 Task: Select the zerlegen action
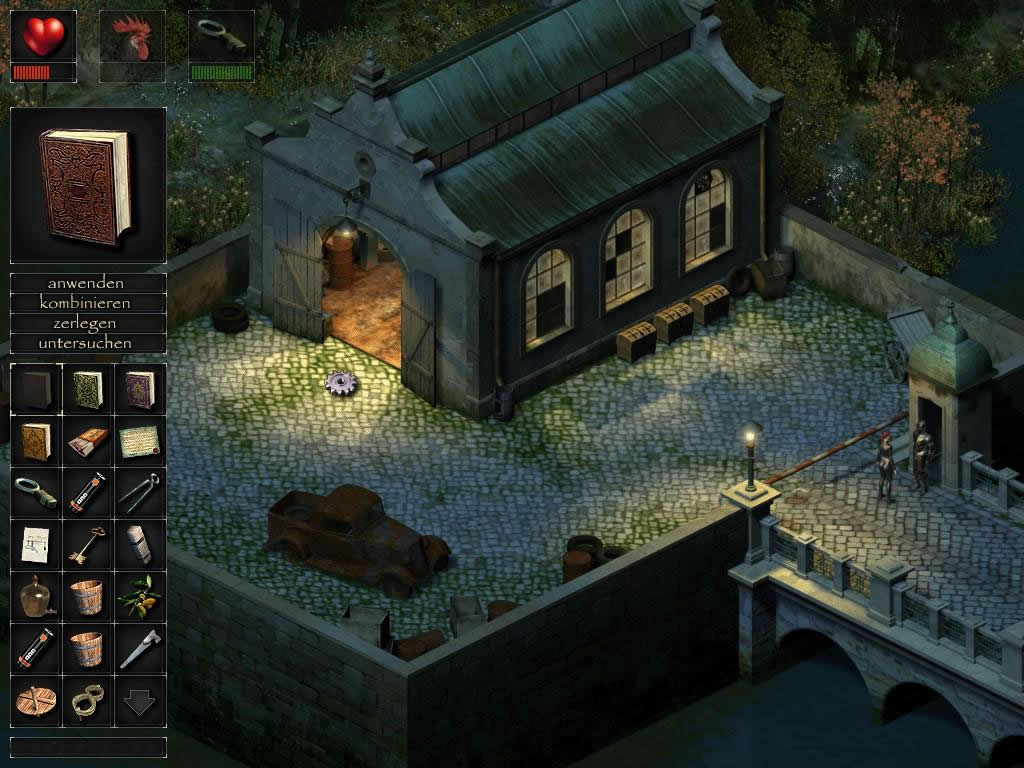coord(88,323)
